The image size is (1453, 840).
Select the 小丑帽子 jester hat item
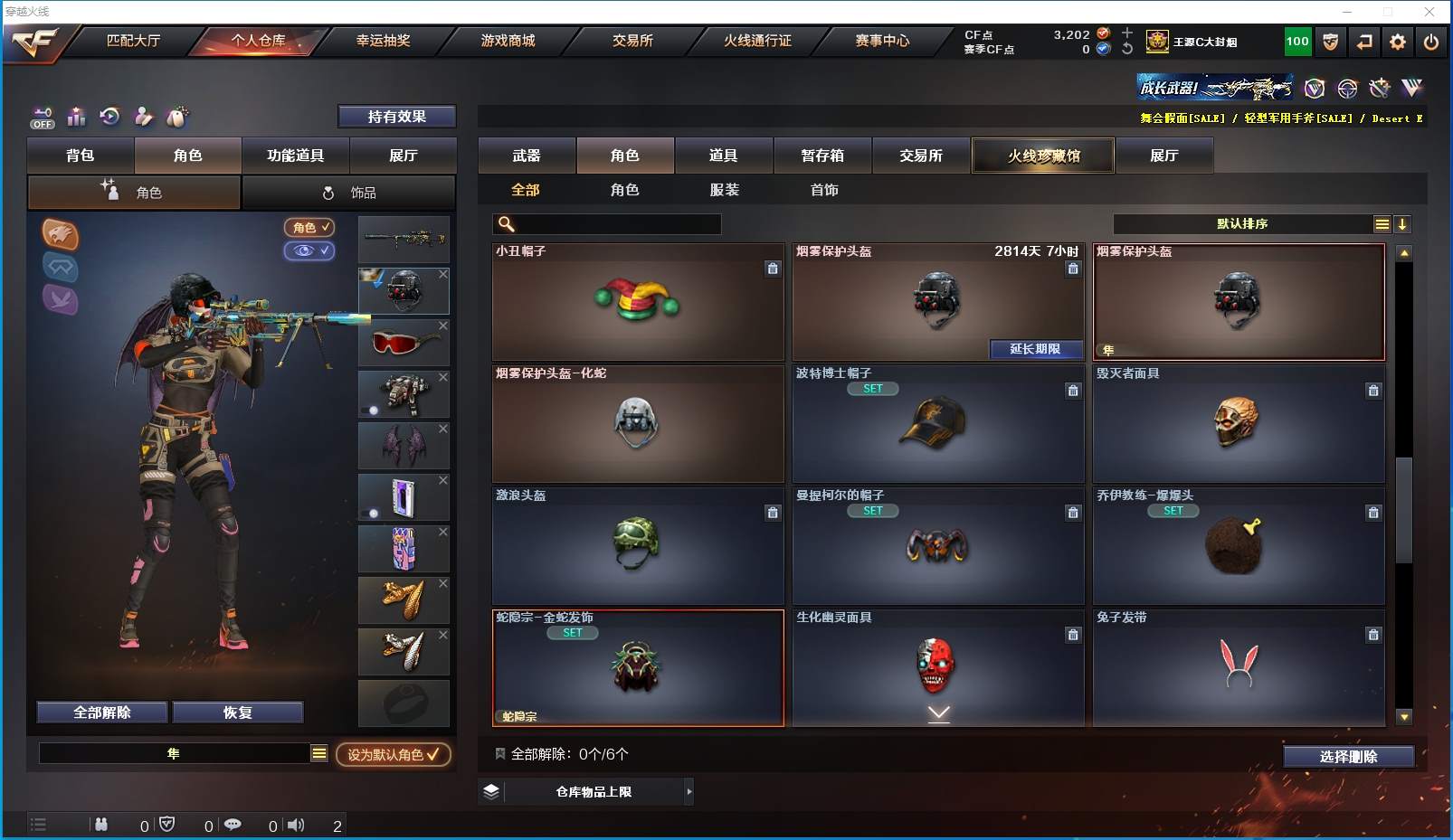click(x=638, y=302)
